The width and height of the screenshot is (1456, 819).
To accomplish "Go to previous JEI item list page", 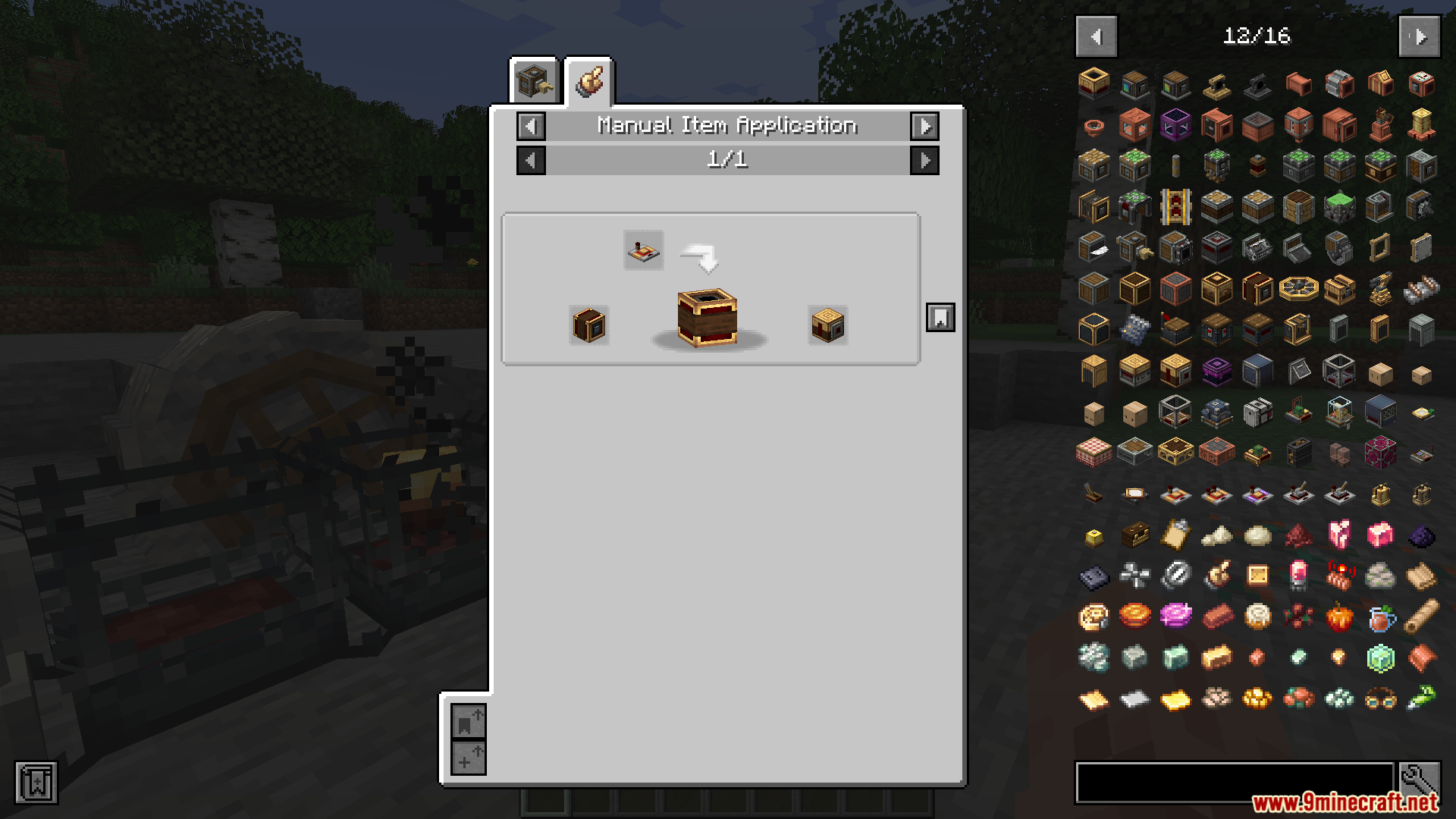I will 1096,36.
